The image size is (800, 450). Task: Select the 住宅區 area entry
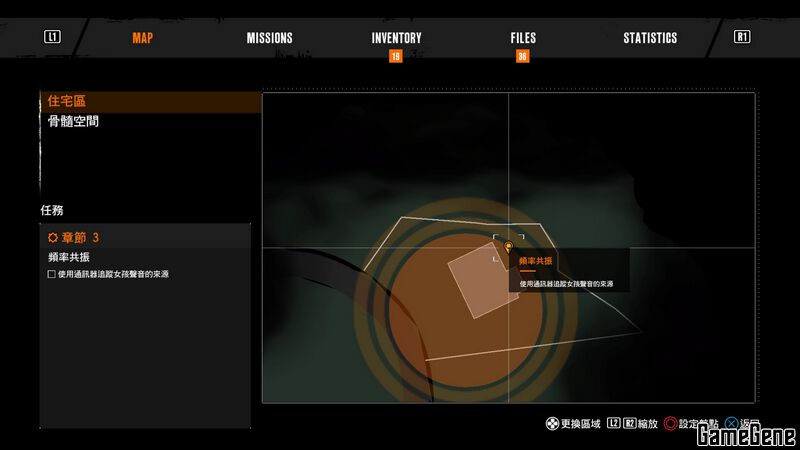68,102
